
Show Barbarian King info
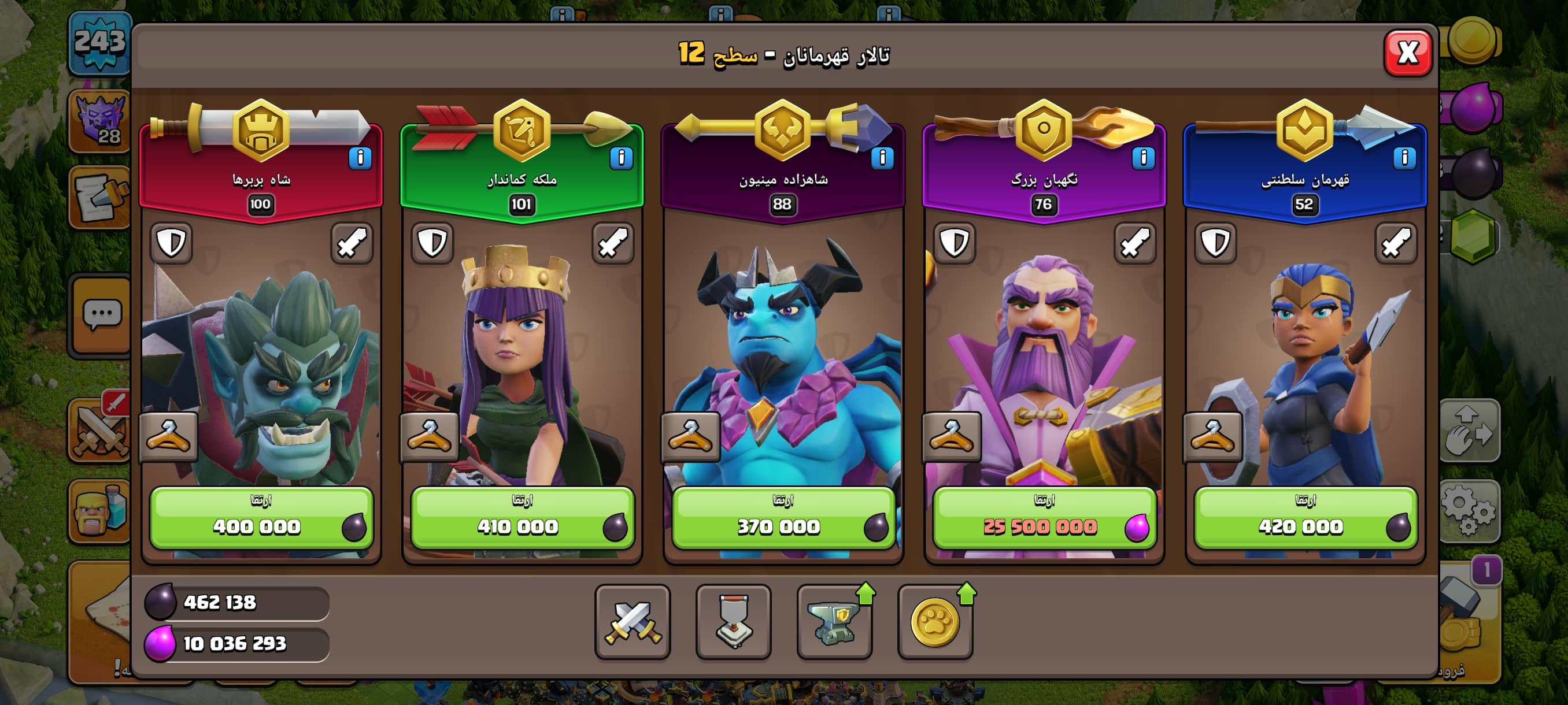point(360,158)
